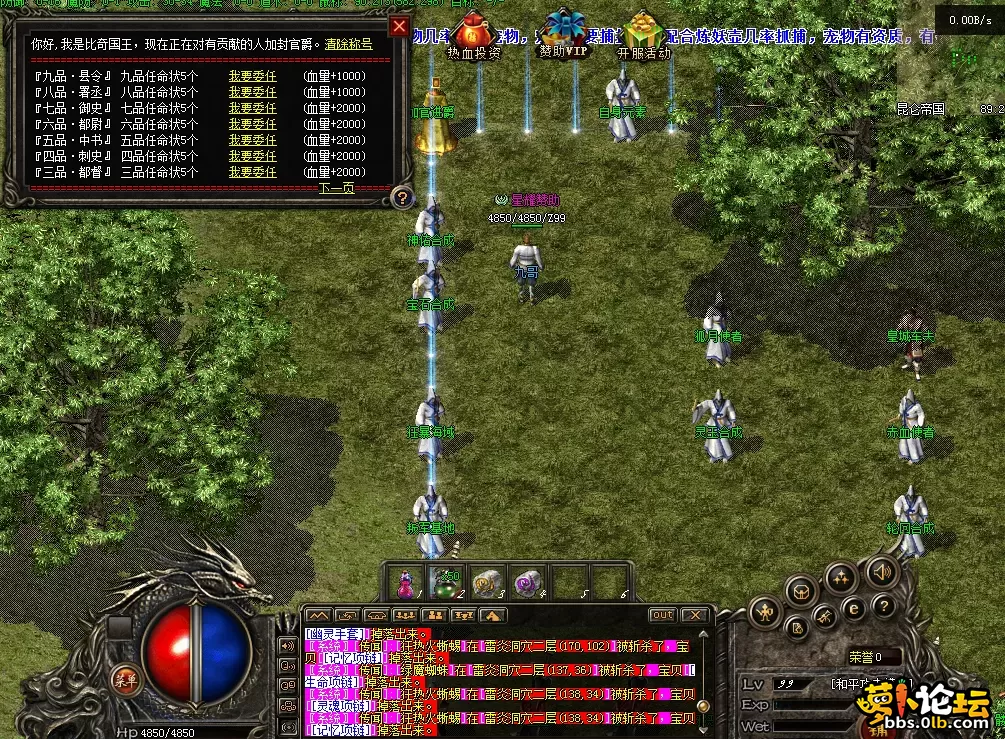The width and height of the screenshot is (1005, 739).
Task: Choose 我要委任 for 七品·御史
Action: click(252, 108)
